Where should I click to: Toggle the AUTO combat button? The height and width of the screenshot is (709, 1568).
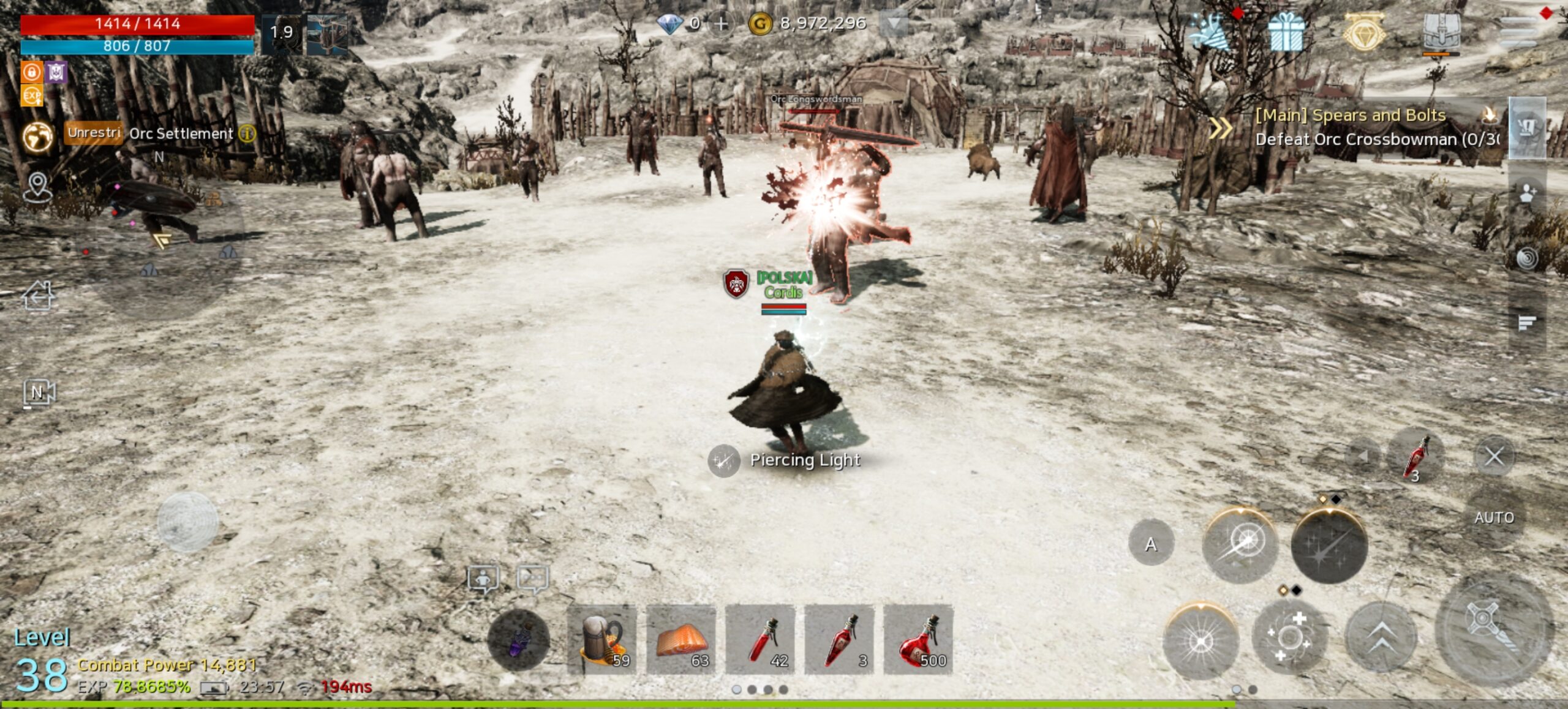[x=1493, y=518]
